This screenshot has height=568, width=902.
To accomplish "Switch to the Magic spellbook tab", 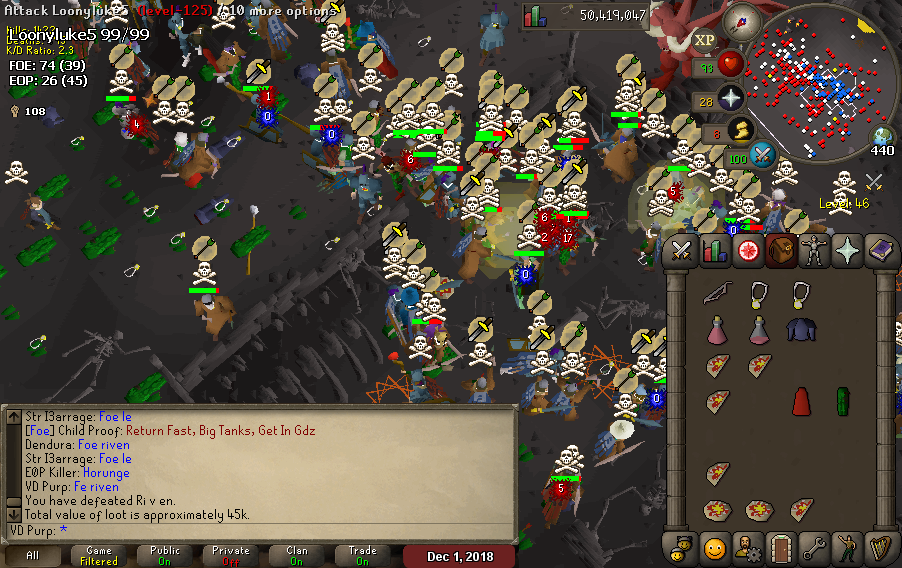I will coord(880,251).
